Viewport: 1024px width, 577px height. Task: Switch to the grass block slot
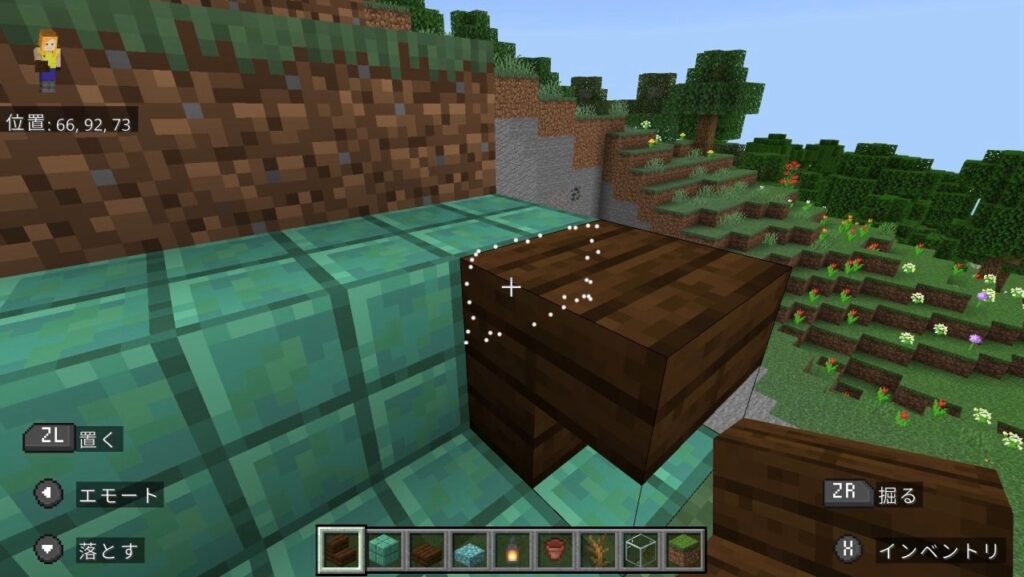(684, 550)
